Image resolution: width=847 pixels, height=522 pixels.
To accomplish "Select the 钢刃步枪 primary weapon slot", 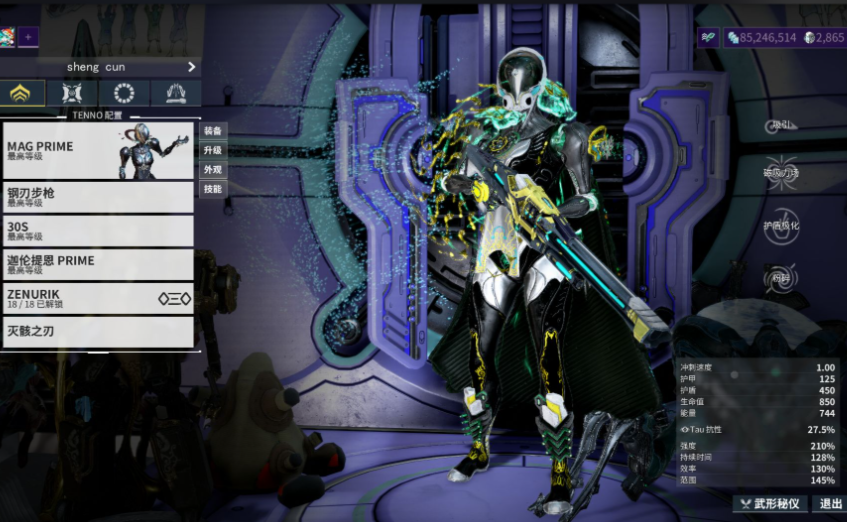I will pyautogui.click(x=98, y=196).
